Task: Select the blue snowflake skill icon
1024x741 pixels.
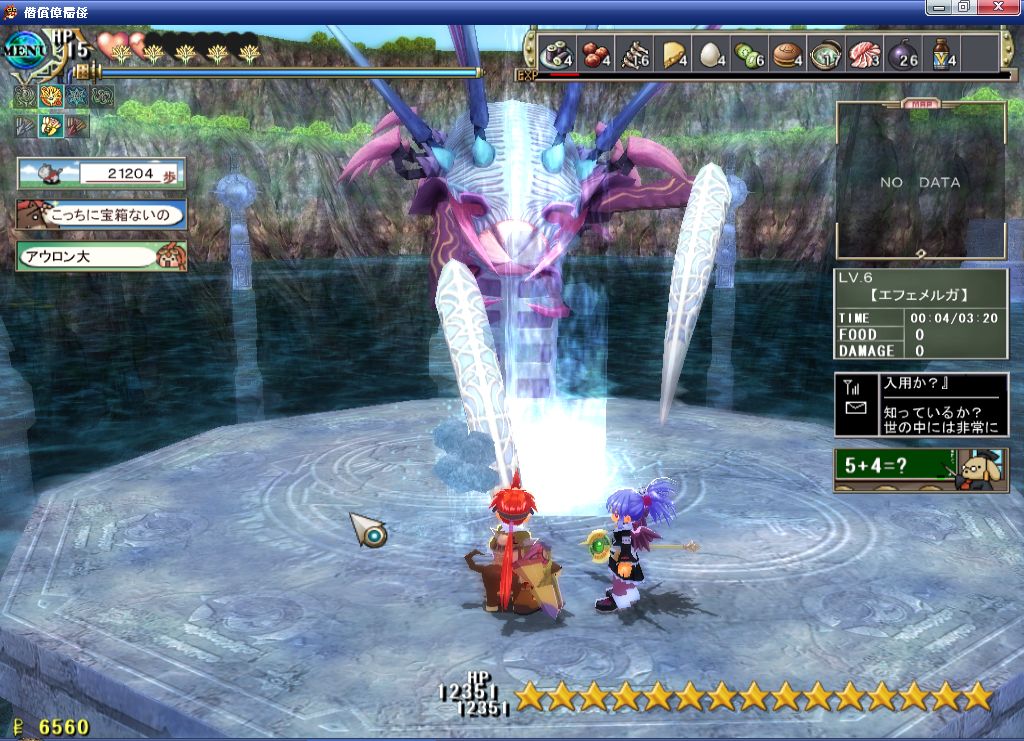Action: tap(77, 96)
